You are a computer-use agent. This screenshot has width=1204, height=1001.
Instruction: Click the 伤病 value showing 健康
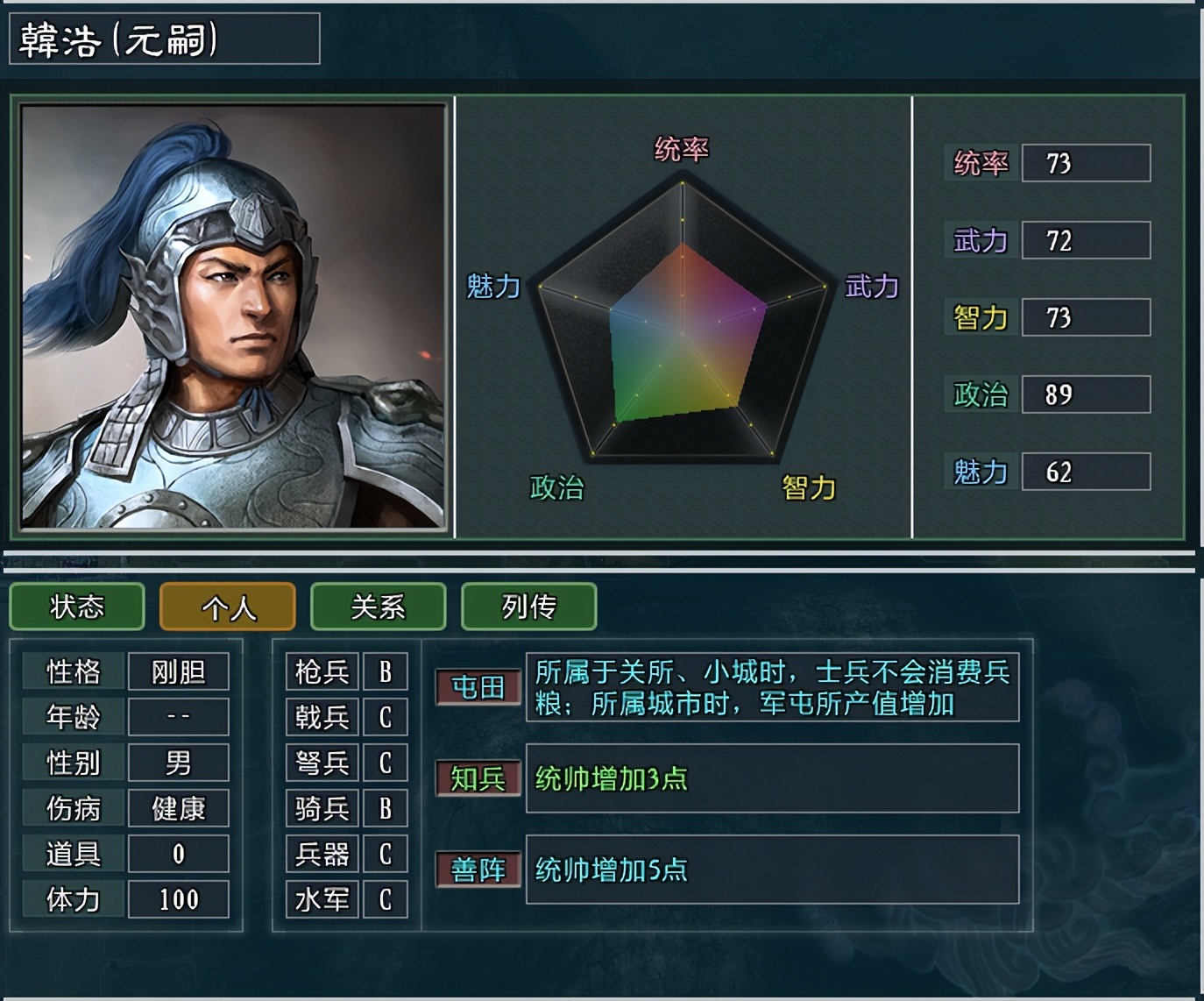point(178,808)
